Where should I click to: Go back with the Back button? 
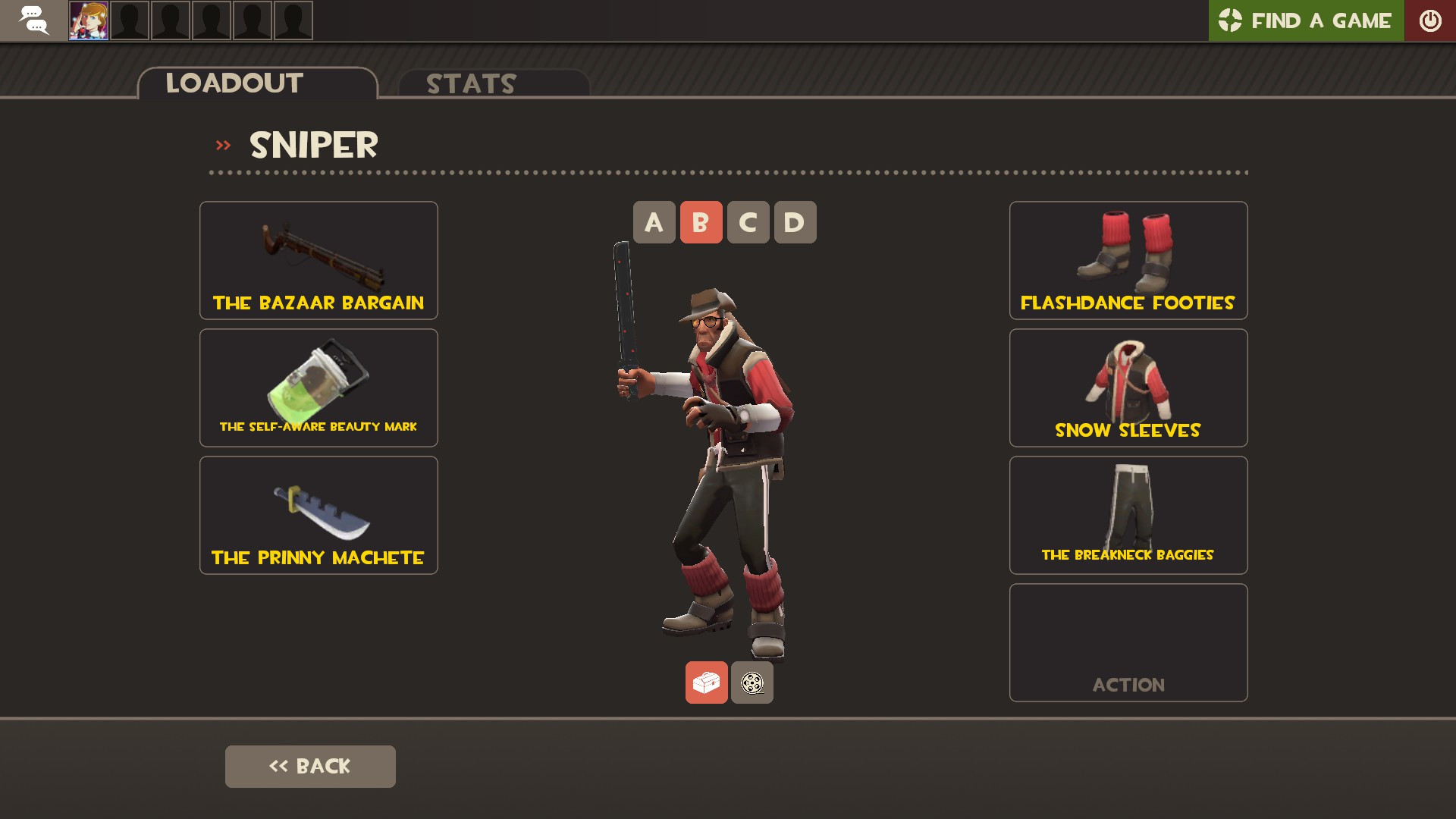pos(310,766)
